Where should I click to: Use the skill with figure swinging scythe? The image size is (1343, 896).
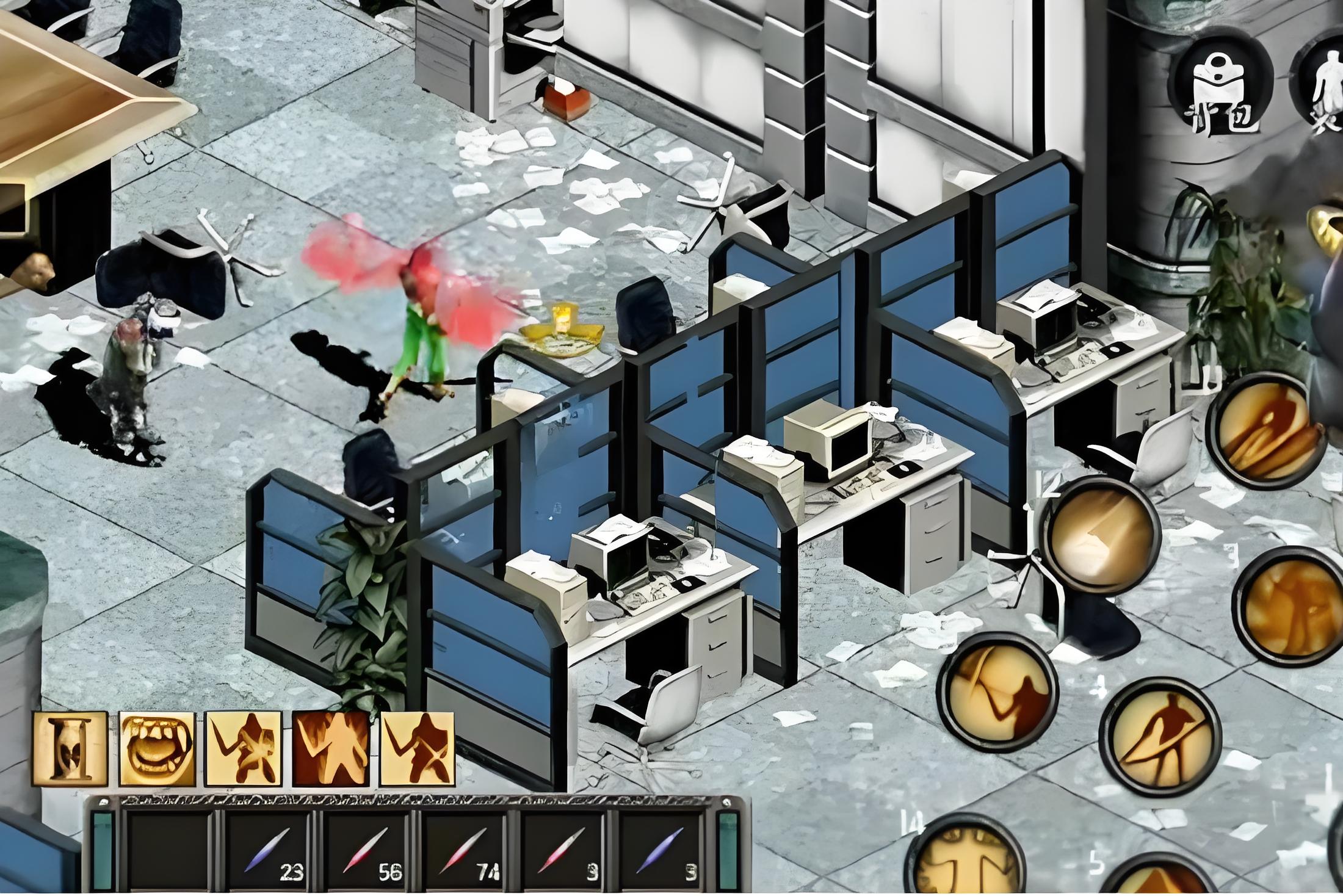pos(997,692)
